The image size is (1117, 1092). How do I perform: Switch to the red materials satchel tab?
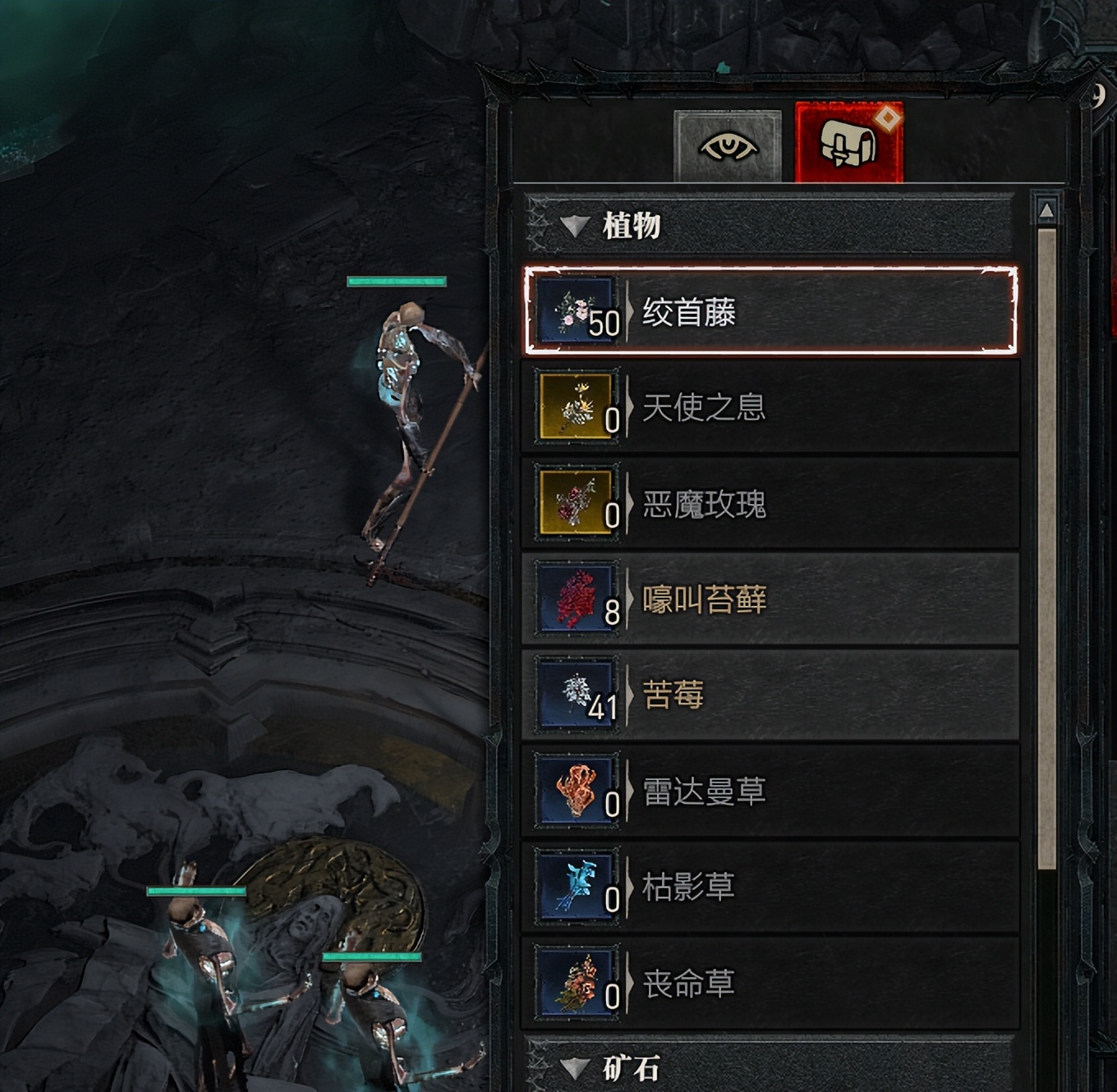(846, 142)
